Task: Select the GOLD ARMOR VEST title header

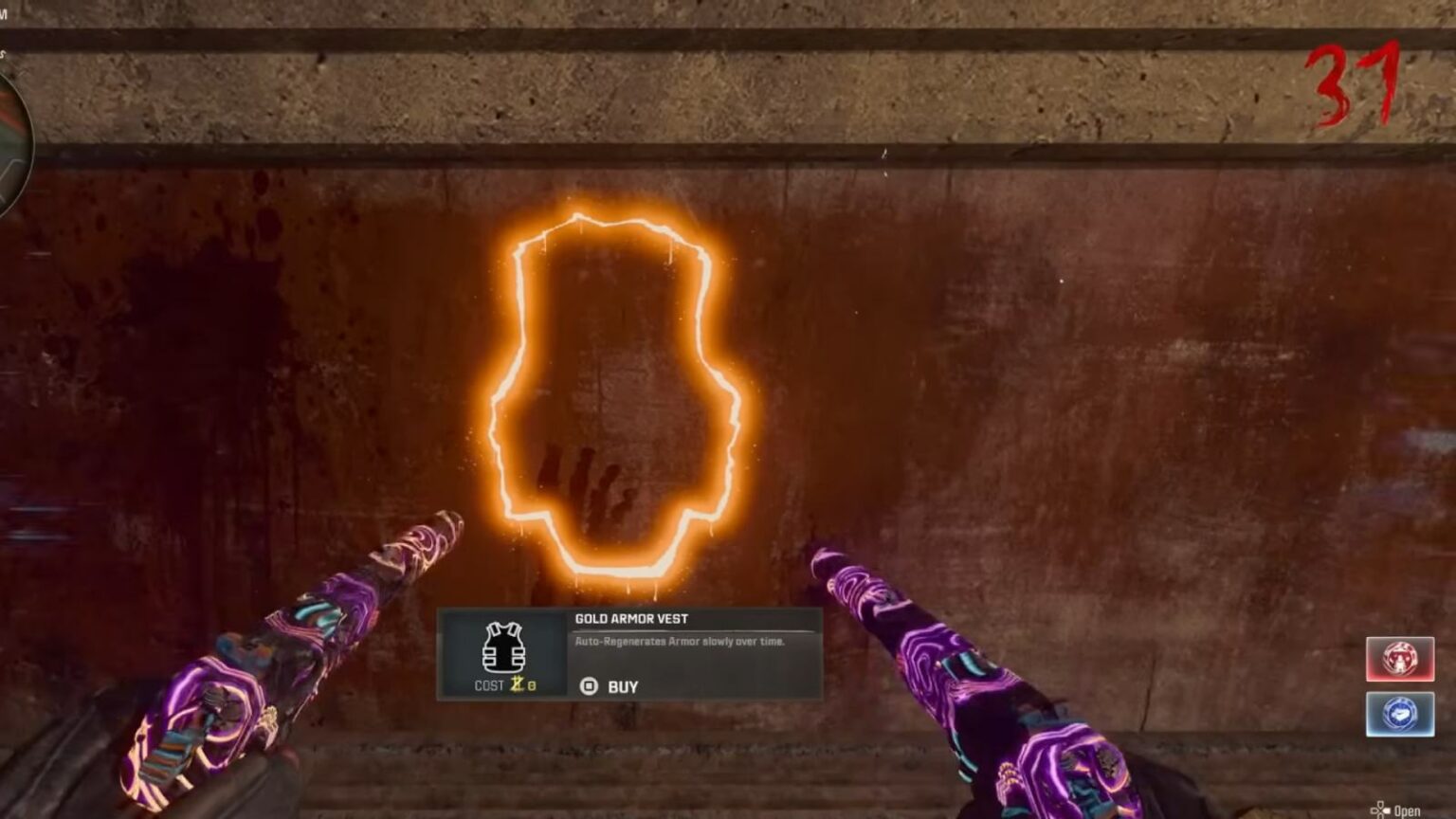Action: click(630, 617)
